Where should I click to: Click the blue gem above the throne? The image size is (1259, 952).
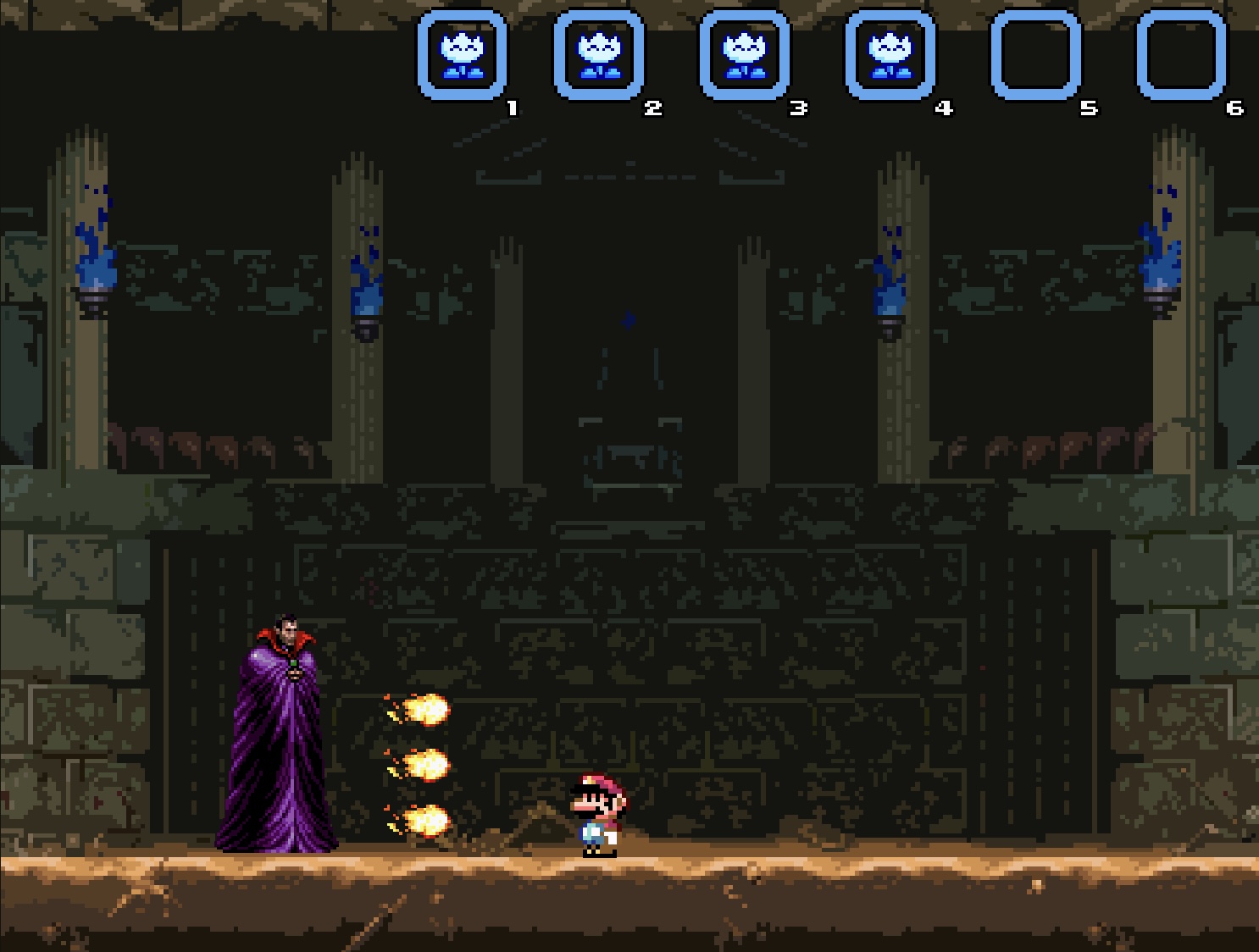tap(627, 318)
